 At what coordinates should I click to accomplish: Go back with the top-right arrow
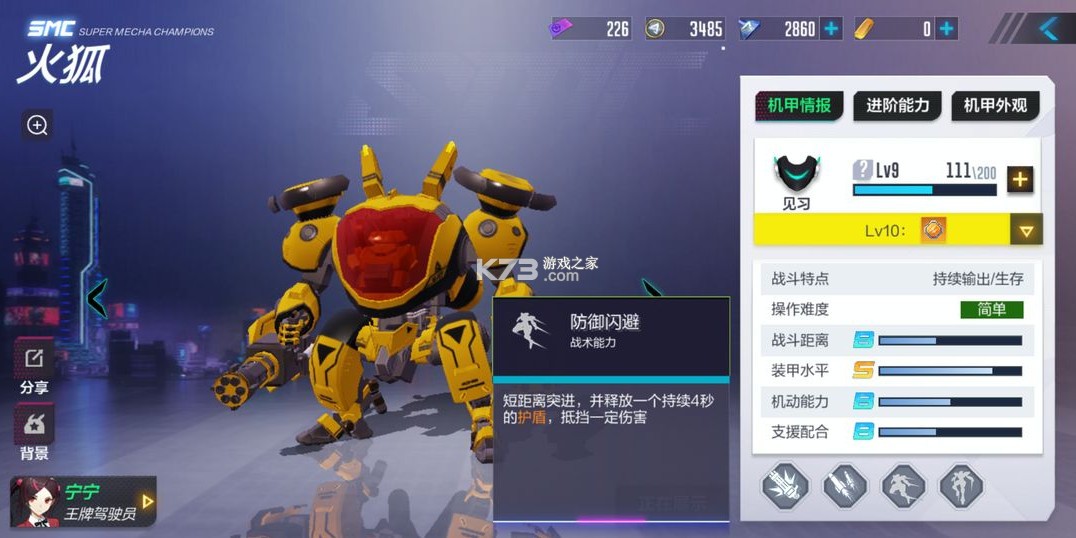point(1047,28)
